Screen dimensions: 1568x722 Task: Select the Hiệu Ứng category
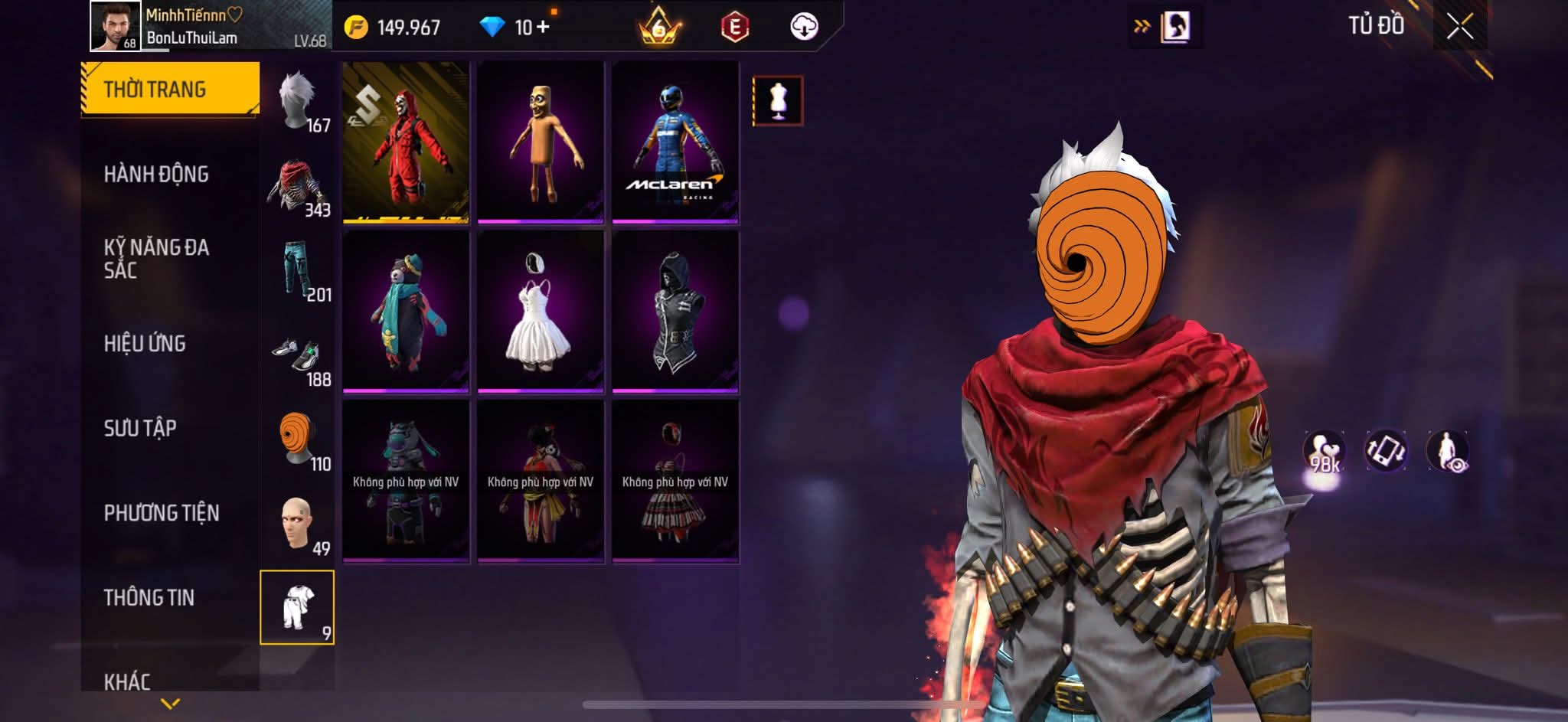click(x=145, y=344)
